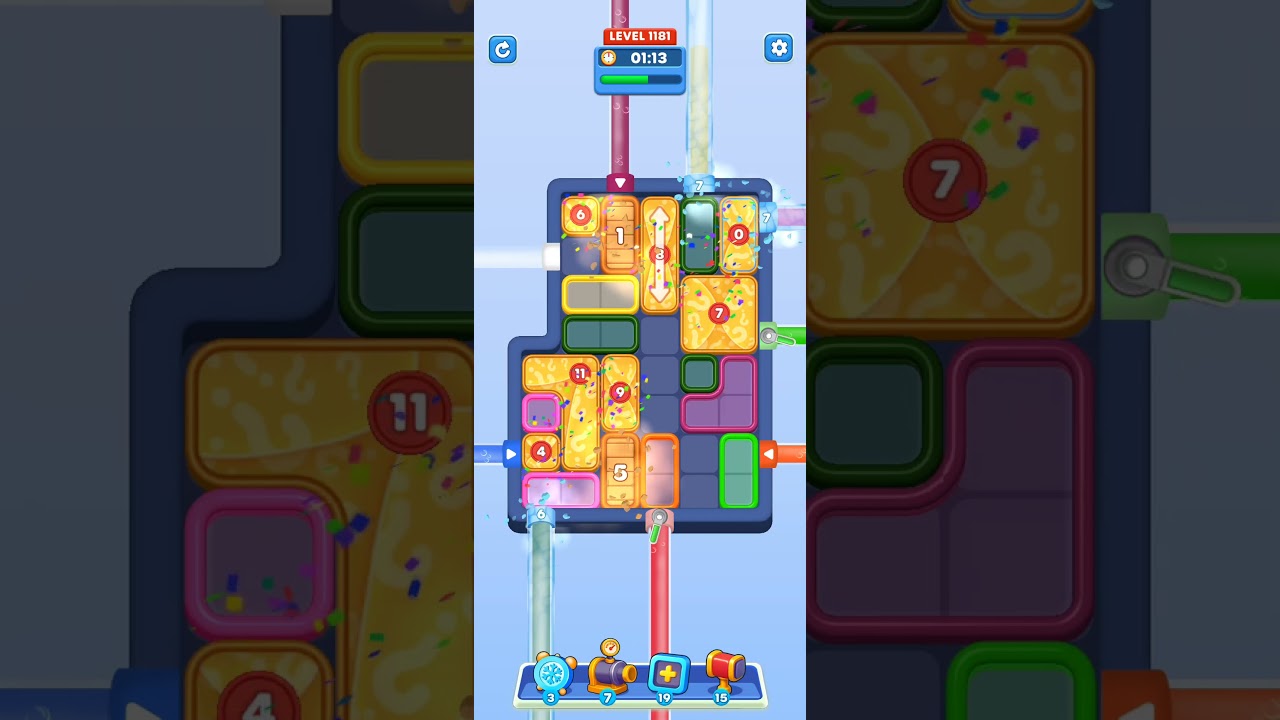Click the timer clock icon
This screenshot has height=720, width=1280.
pos(609,58)
